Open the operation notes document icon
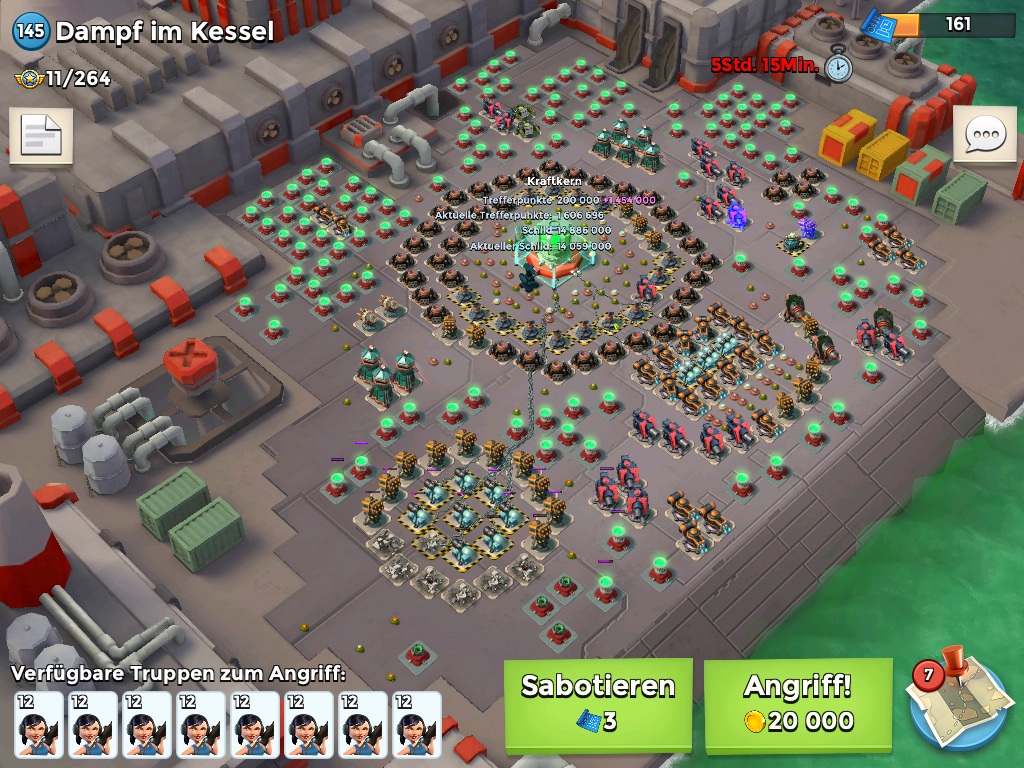 coord(41,136)
